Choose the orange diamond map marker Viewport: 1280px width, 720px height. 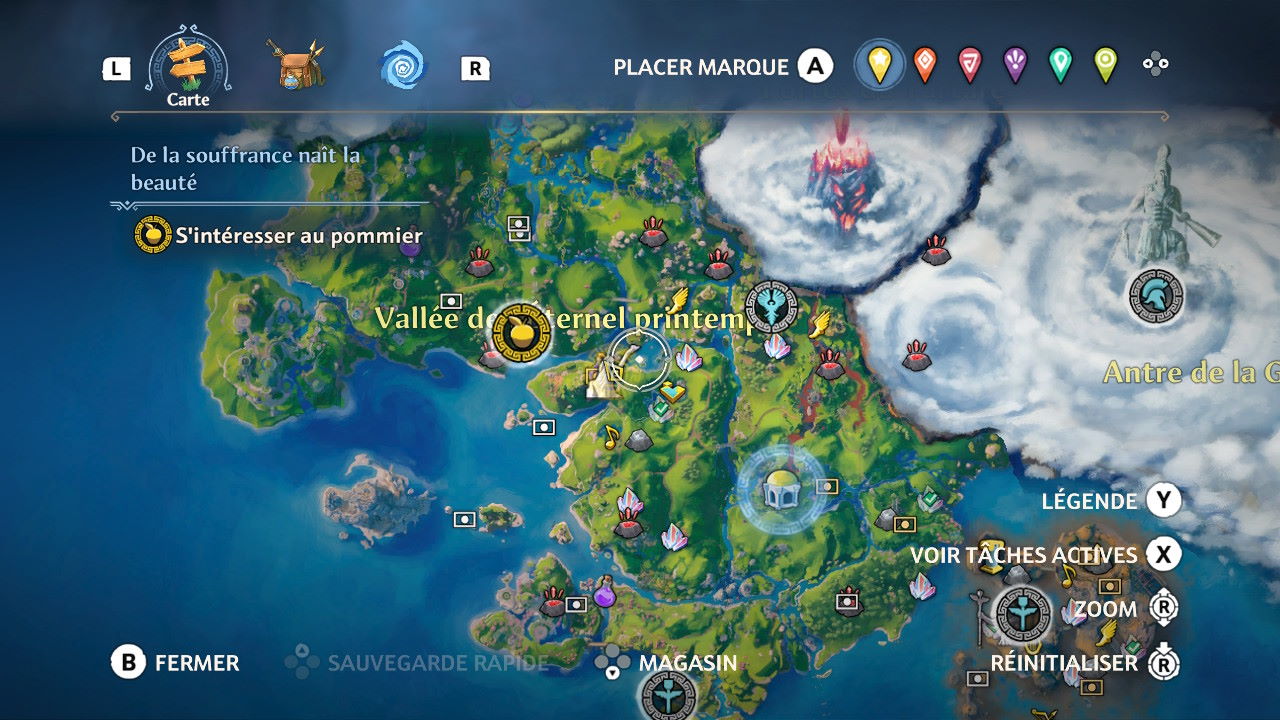click(x=925, y=66)
